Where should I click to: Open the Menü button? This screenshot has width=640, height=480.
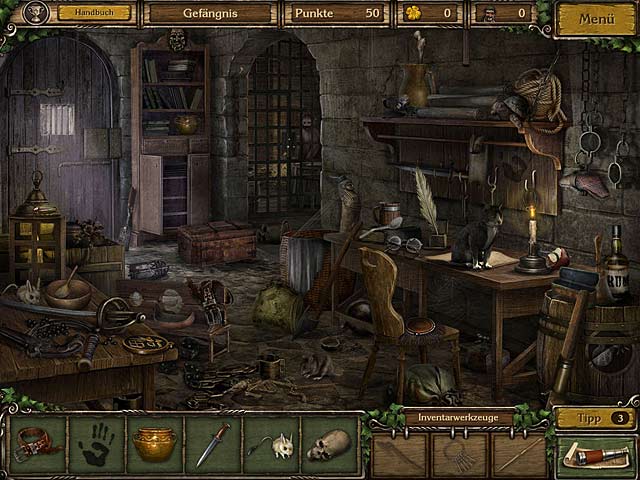[596, 18]
